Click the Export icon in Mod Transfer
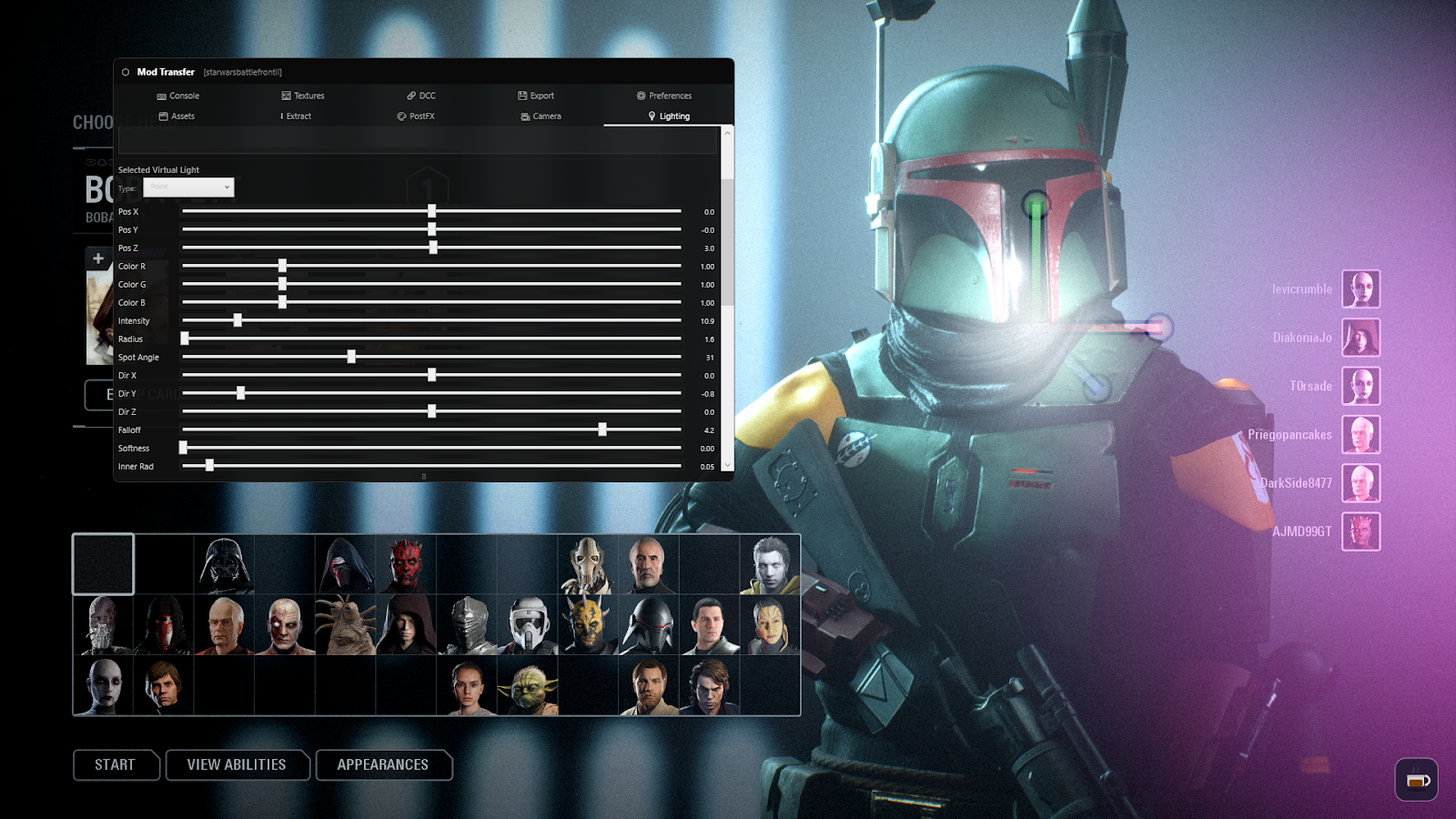 (521, 96)
